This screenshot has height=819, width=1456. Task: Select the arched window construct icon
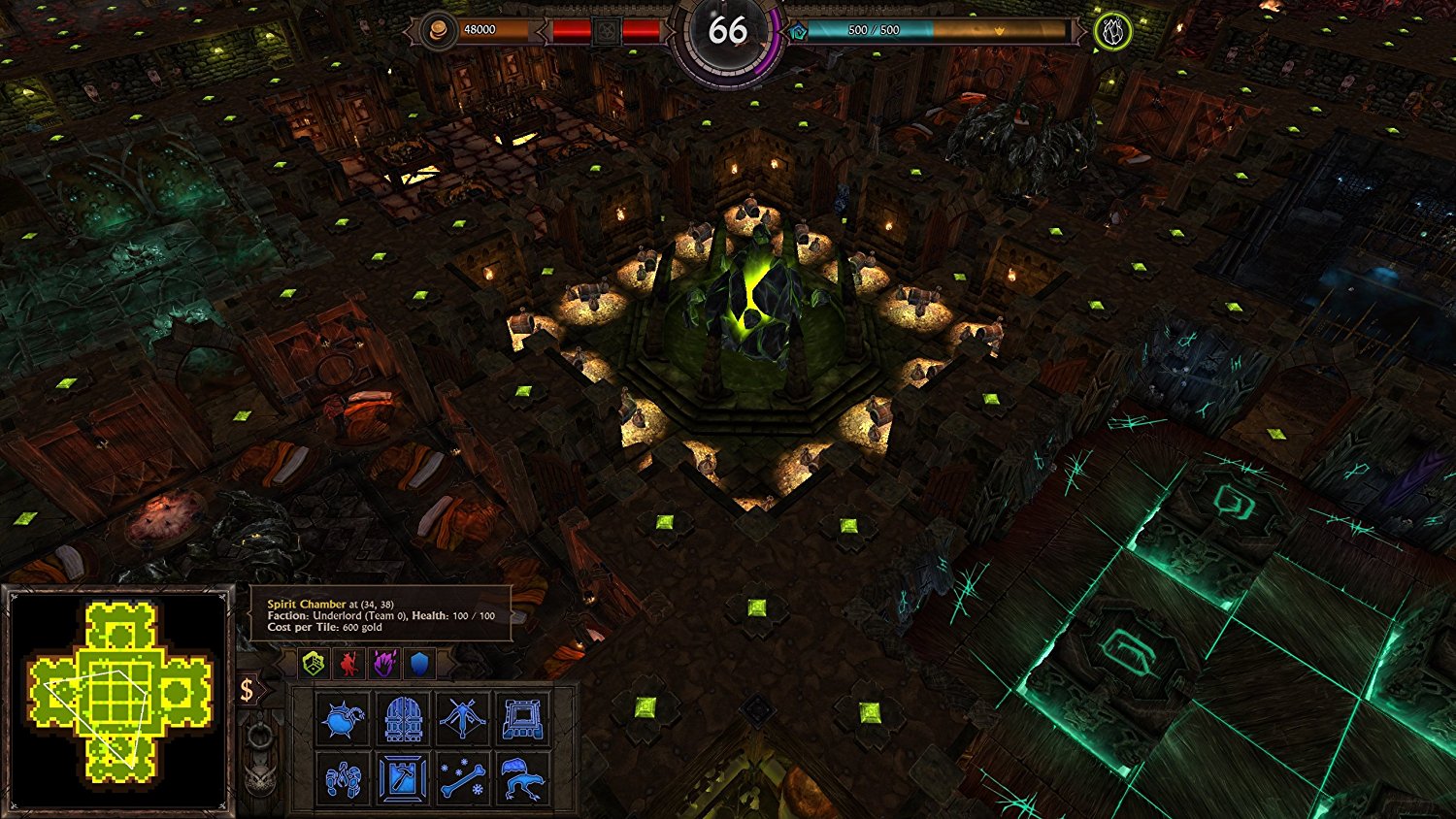523,718
